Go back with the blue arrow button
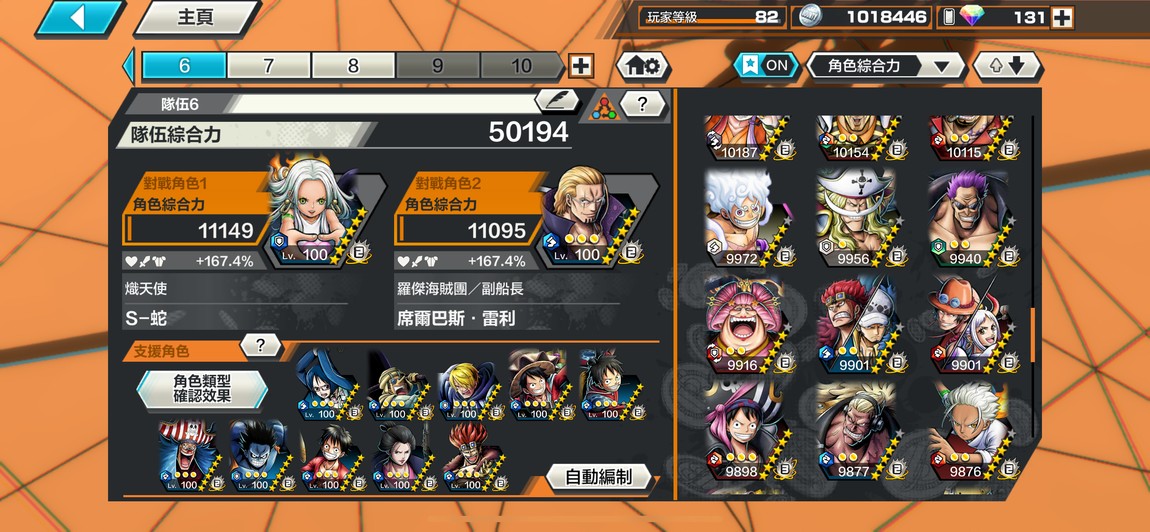 click(81, 18)
